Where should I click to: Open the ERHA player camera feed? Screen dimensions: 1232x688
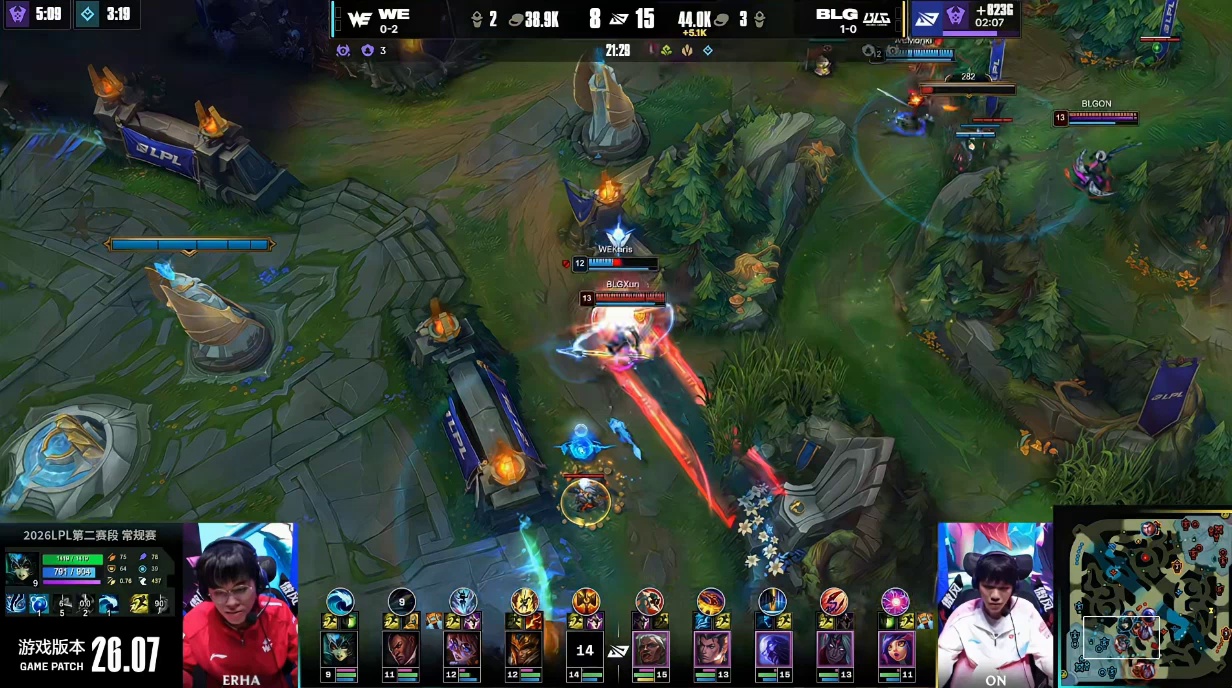click(x=240, y=604)
